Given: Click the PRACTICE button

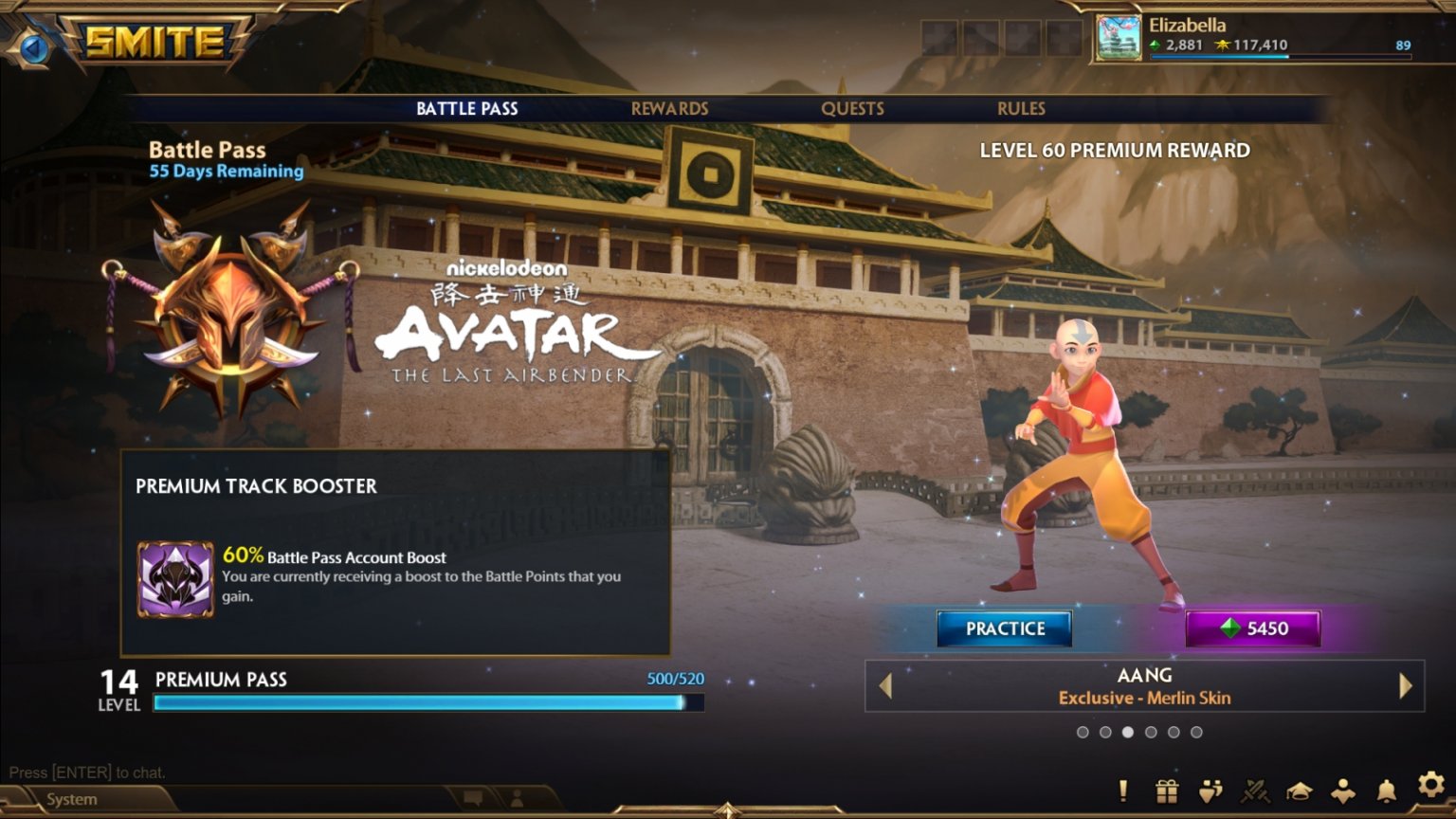Looking at the screenshot, I should click(x=1004, y=628).
